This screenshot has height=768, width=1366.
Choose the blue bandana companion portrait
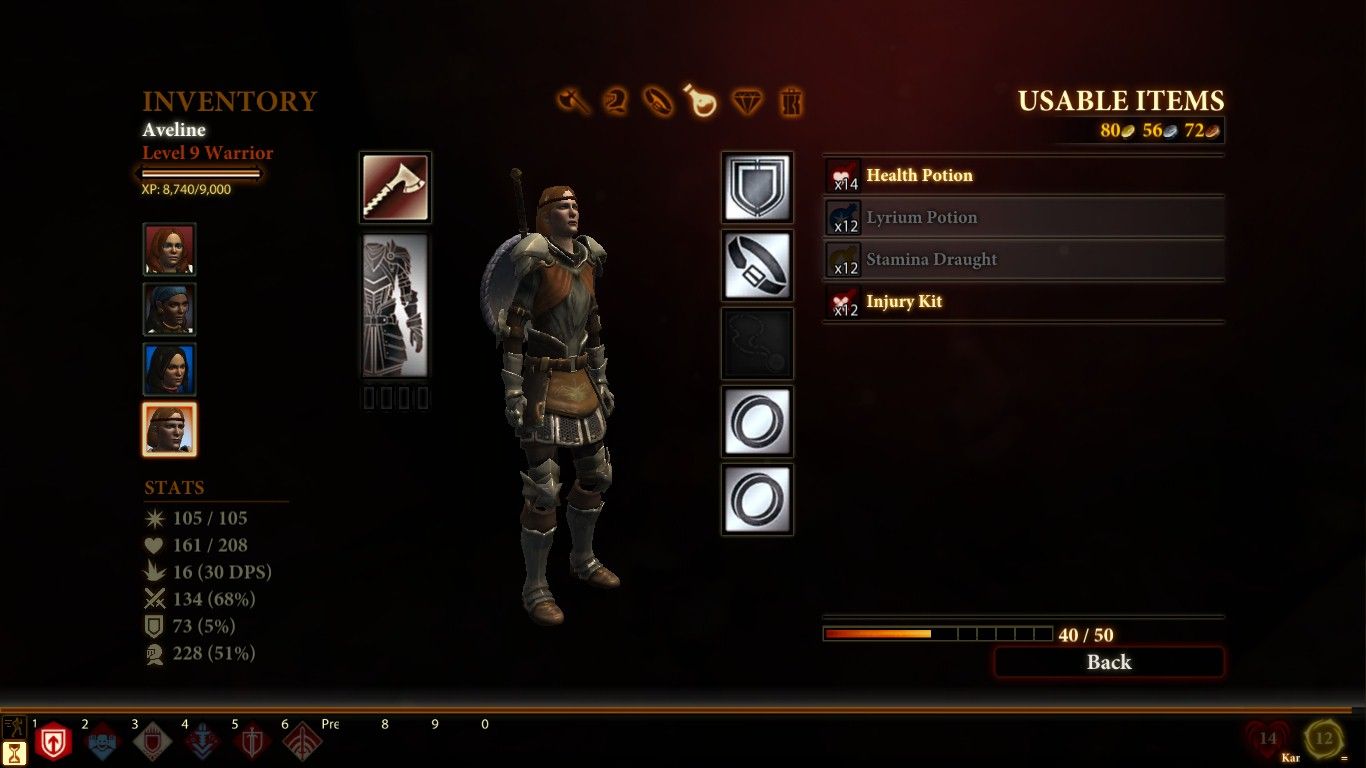pyautogui.click(x=169, y=309)
